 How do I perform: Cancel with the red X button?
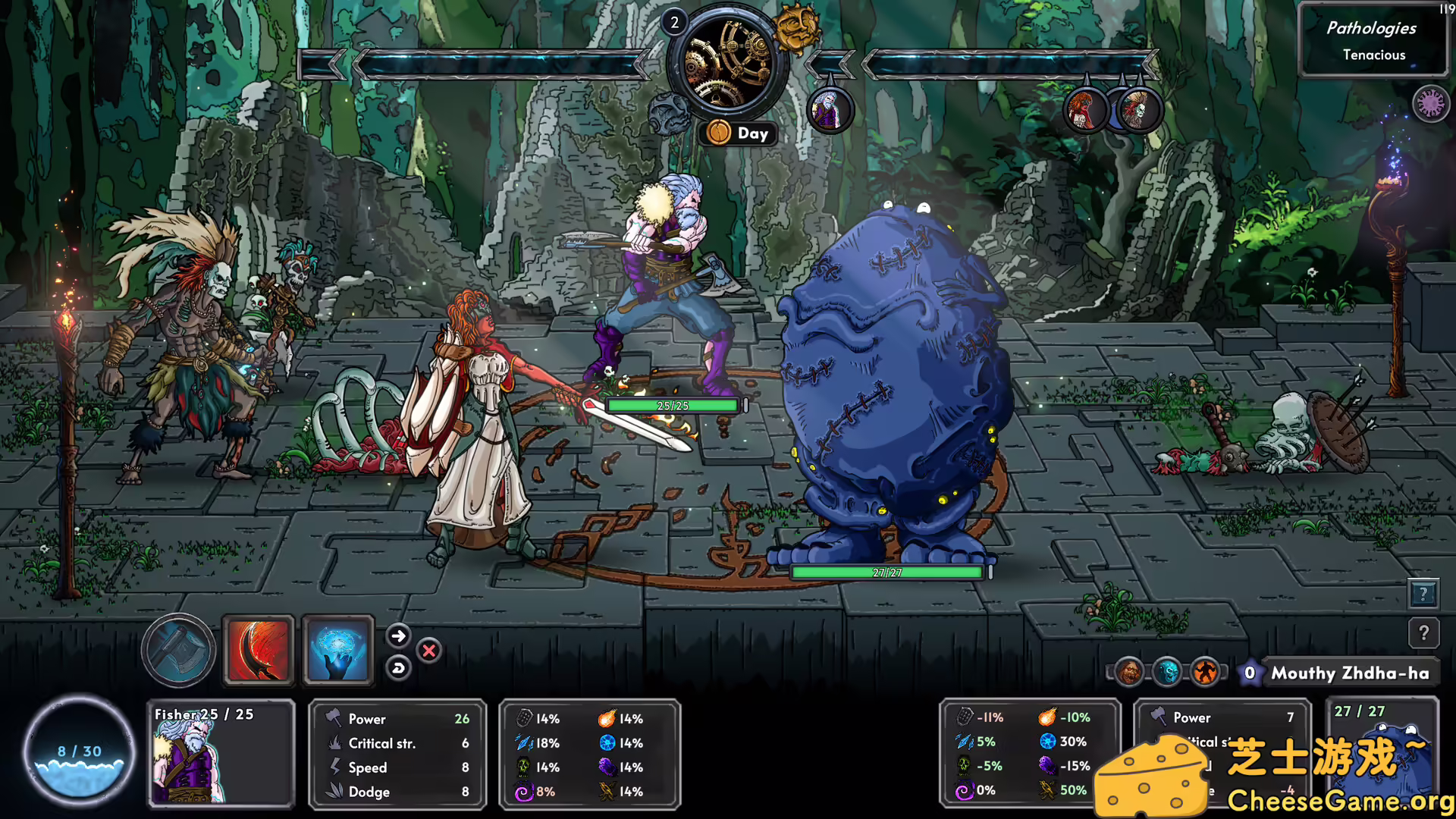click(x=429, y=651)
